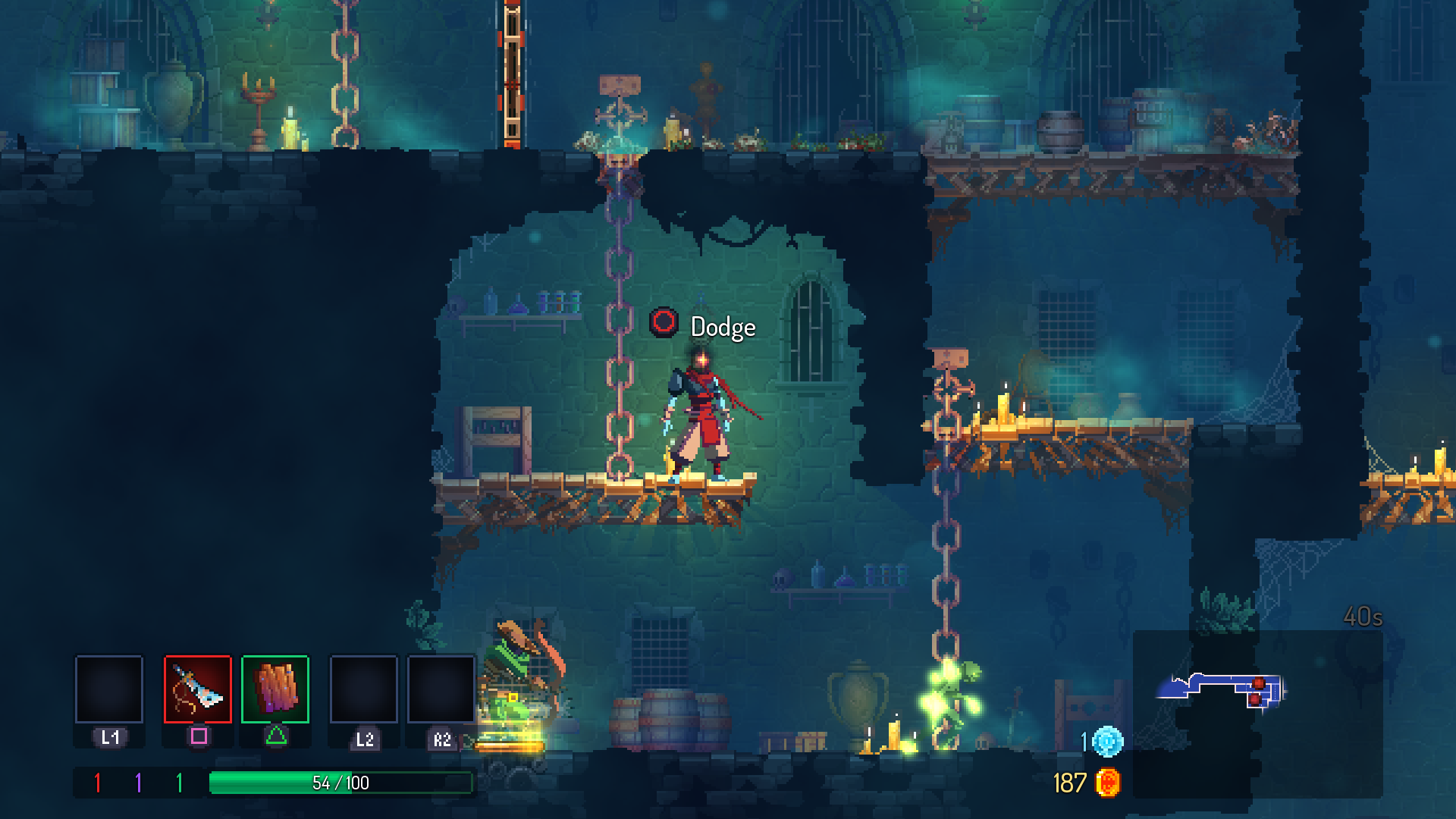Click the empty L1 flask slot
Image resolution: width=1456 pixels, height=819 pixels.
click(x=109, y=689)
